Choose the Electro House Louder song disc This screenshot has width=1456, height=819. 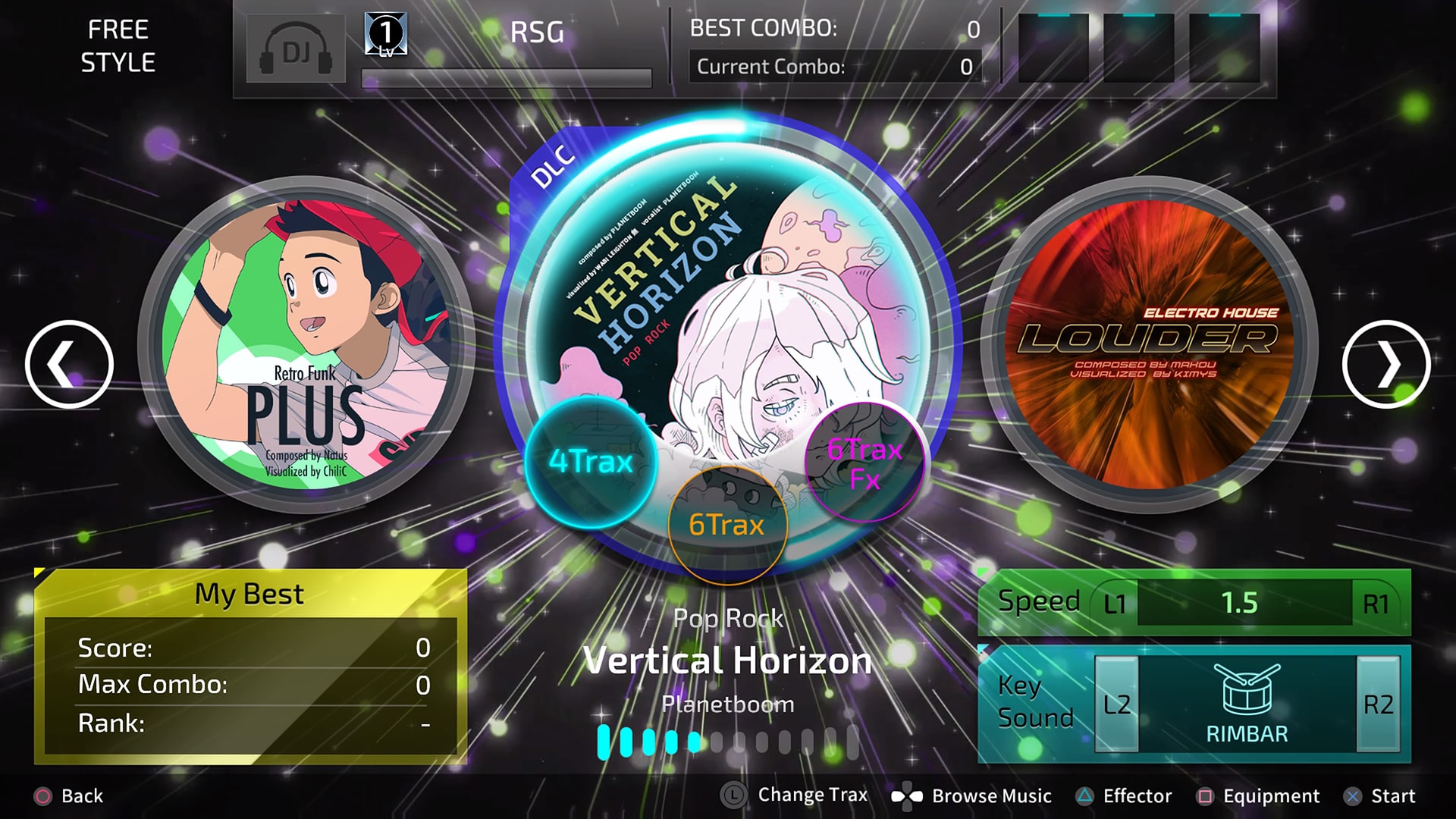(x=1148, y=343)
